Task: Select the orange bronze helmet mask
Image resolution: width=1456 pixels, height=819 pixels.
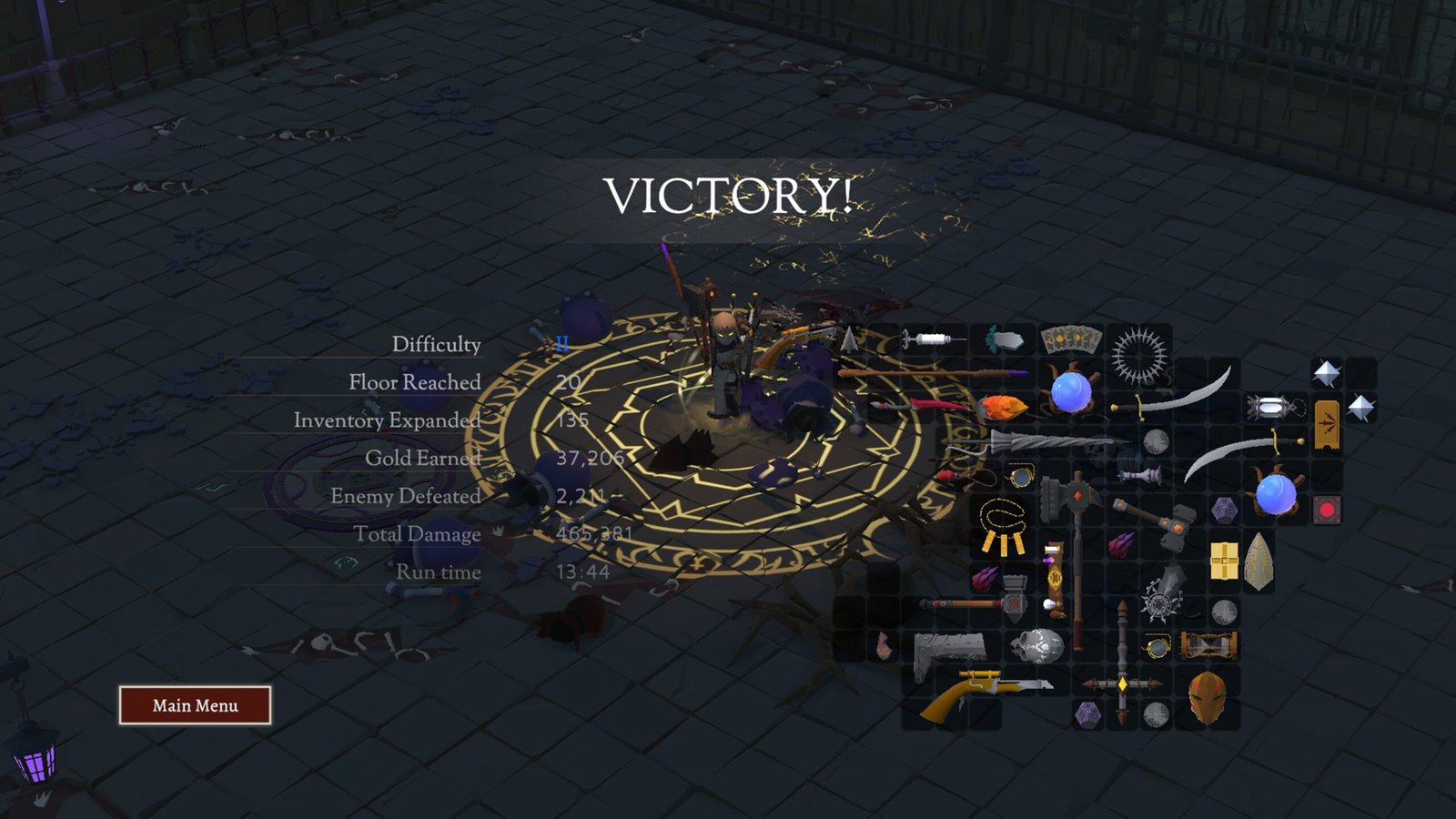Action: point(1207,698)
